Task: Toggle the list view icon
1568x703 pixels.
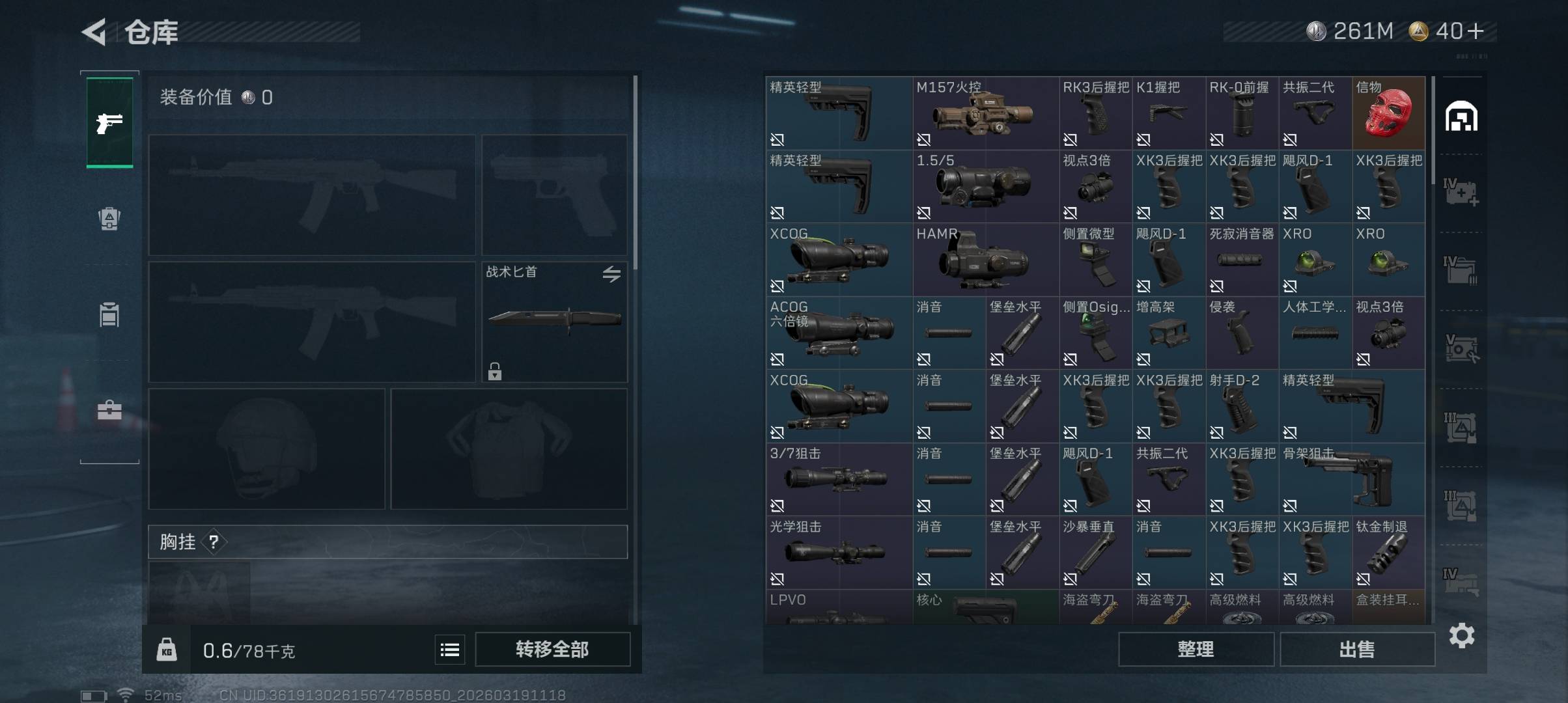Action: pyautogui.click(x=450, y=650)
